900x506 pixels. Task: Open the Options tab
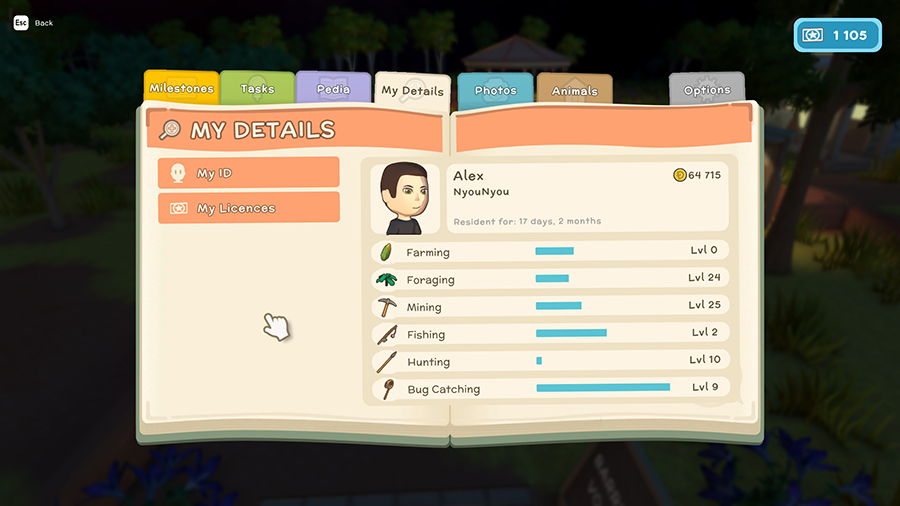click(x=707, y=90)
